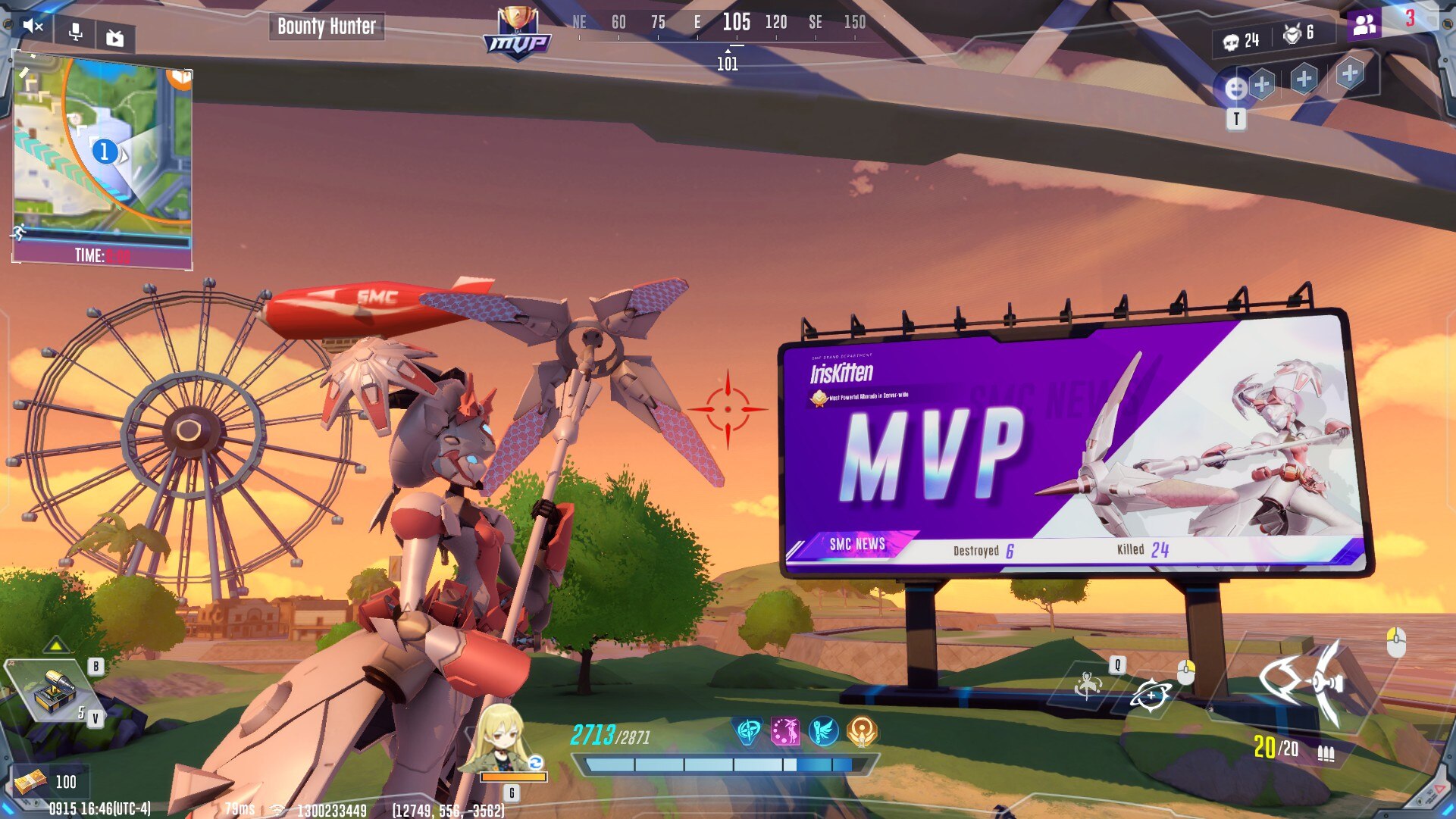This screenshot has width=1456, height=819.
Task: Click the pink dancer buff icon
Action: click(x=785, y=731)
